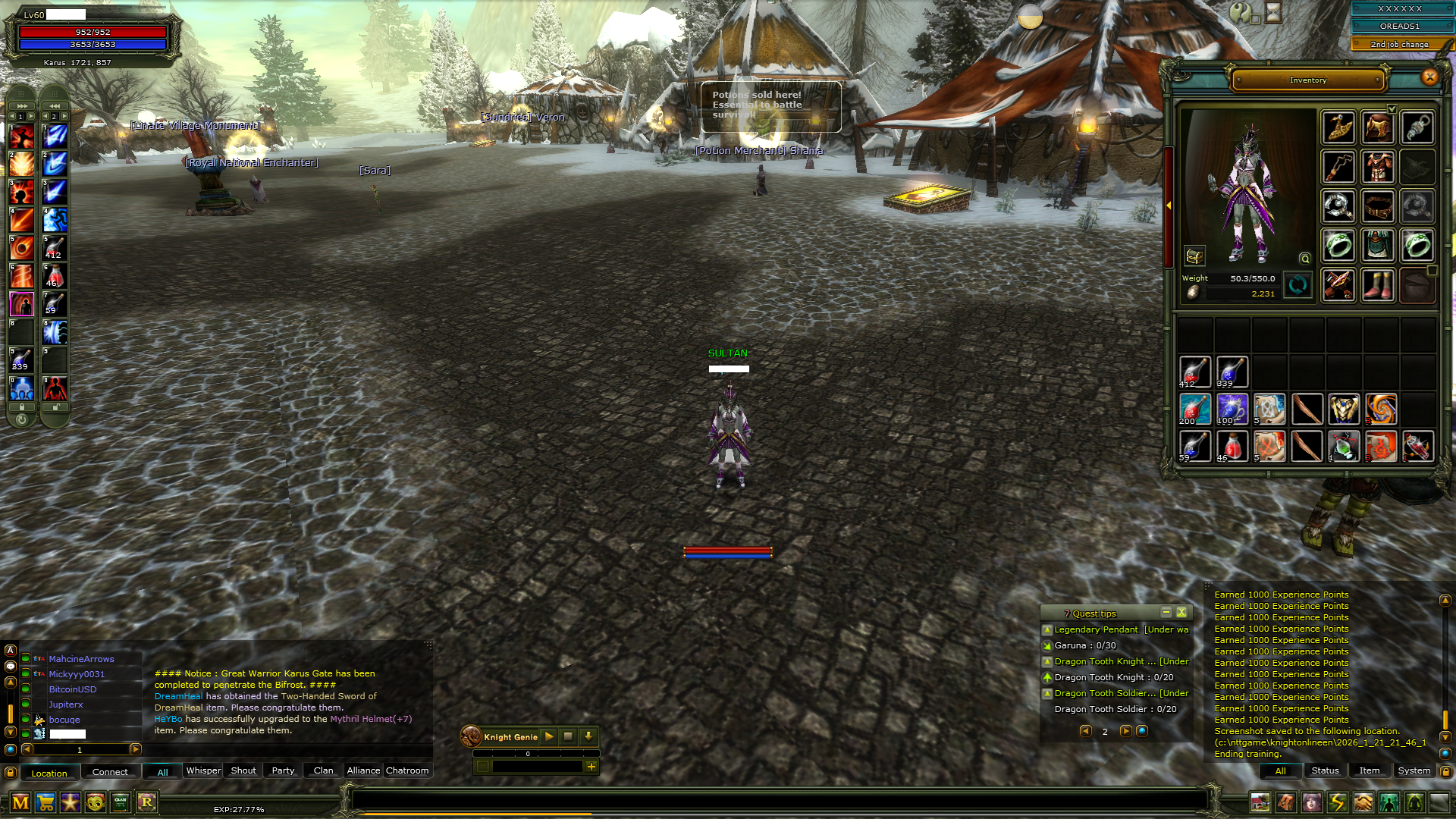
Task: Show the Status log tab
Action: point(1325,770)
